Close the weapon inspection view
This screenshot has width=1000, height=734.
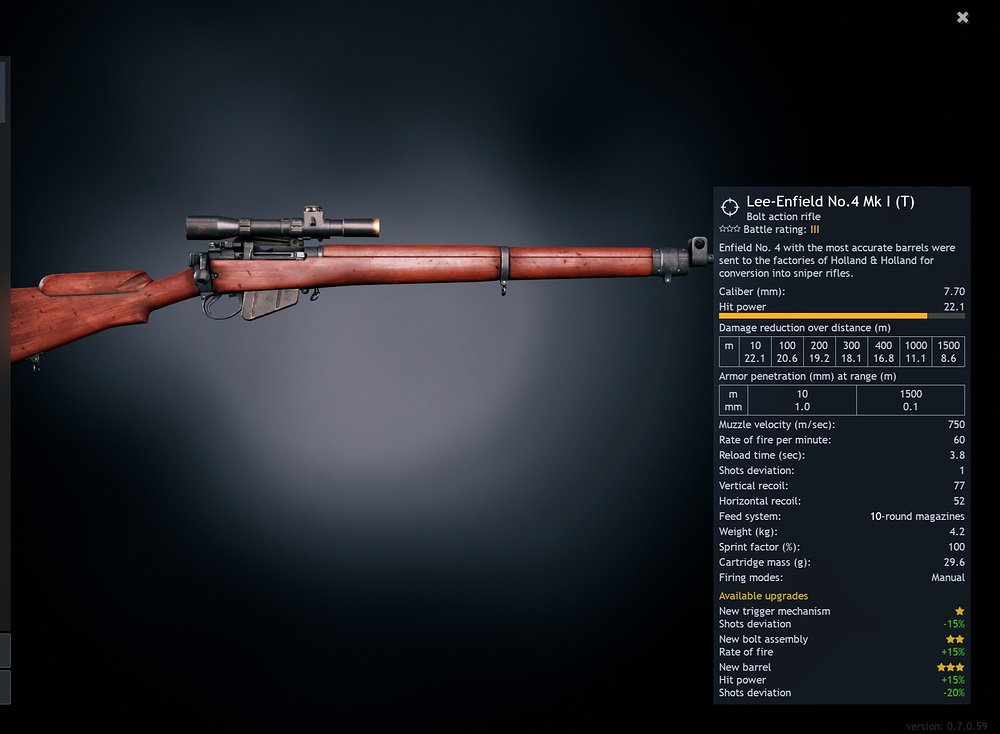pos(962,17)
